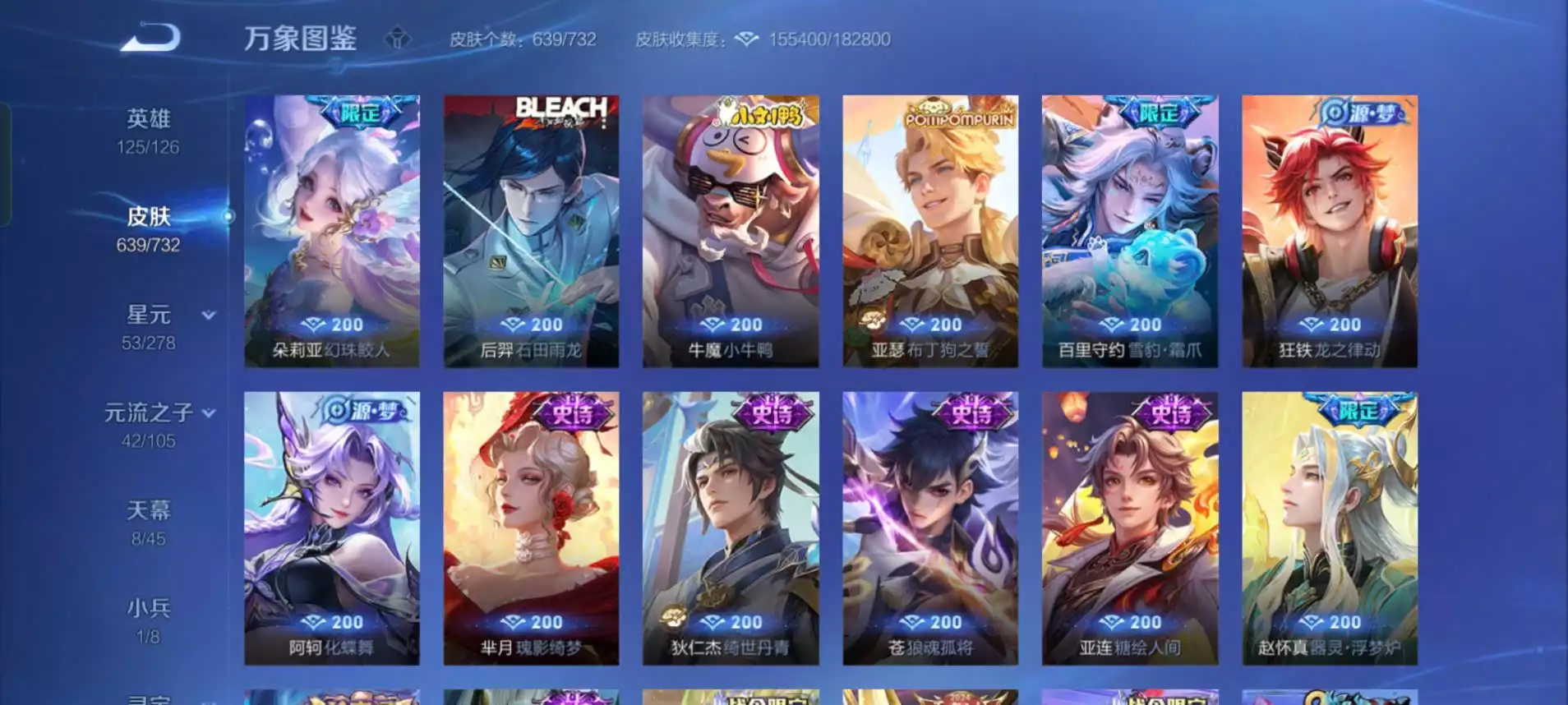Switch to the 英雄 tab
1568x705 pixels.
(148, 131)
